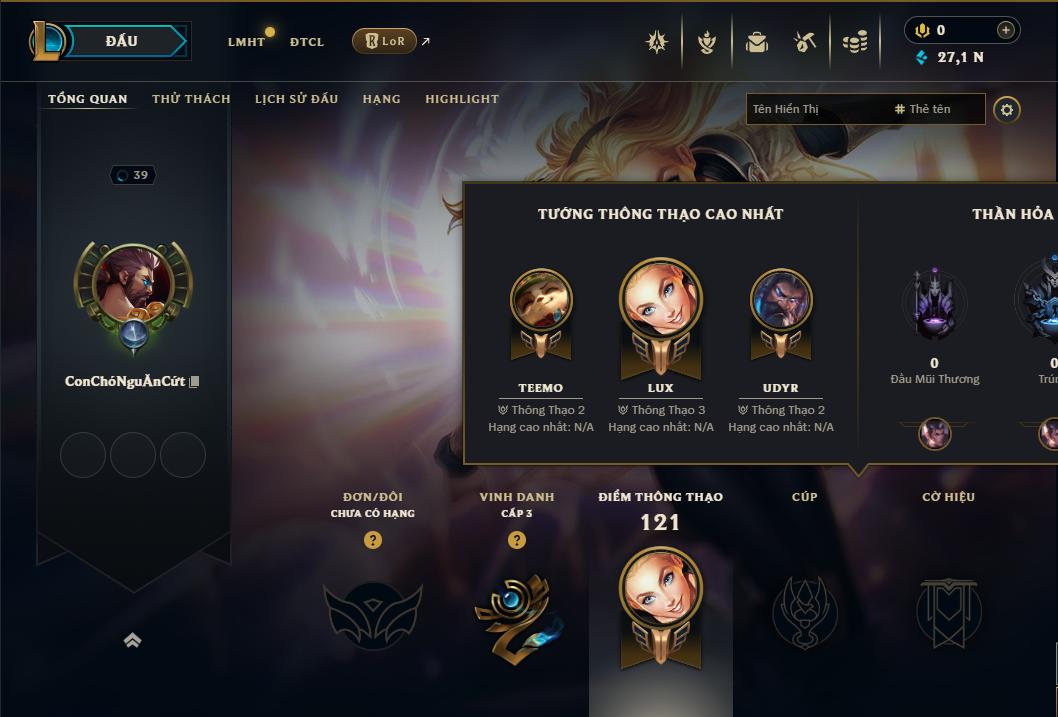Screen dimensions: 1058x717
Task: Open the LoR launcher link
Action: pos(385,41)
